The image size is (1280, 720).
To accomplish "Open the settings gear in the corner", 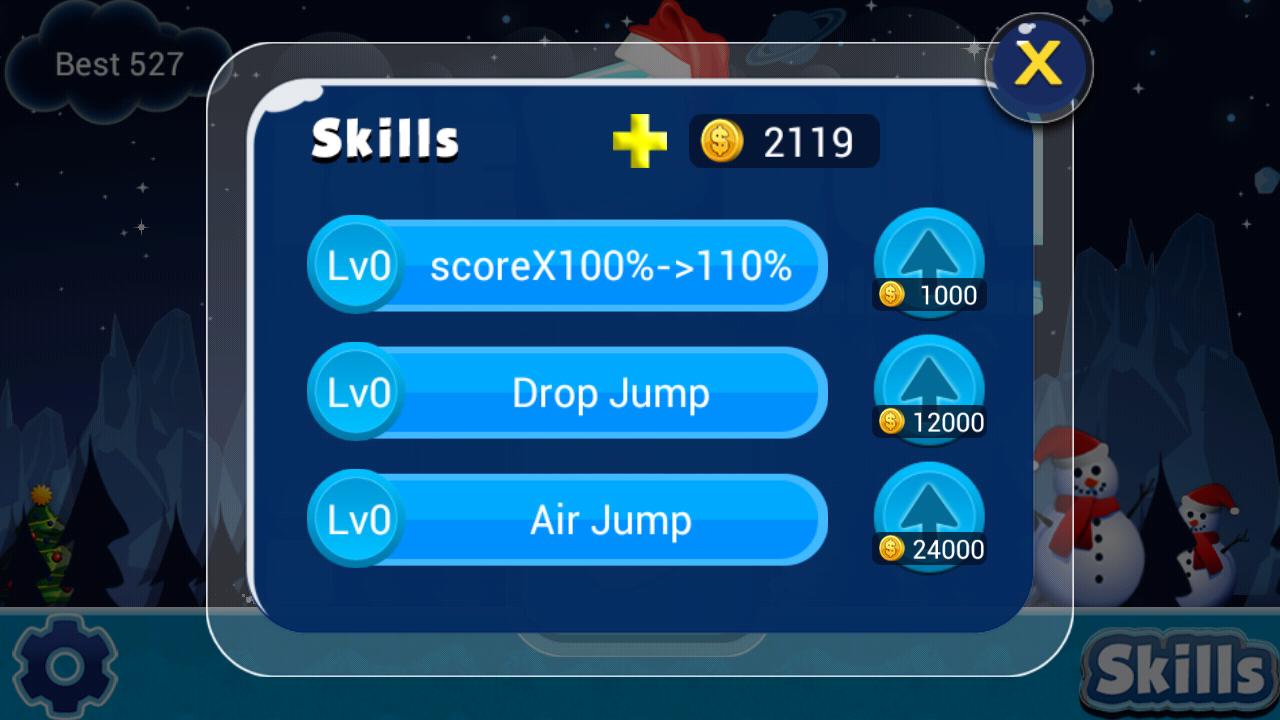I will click(62, 663).
